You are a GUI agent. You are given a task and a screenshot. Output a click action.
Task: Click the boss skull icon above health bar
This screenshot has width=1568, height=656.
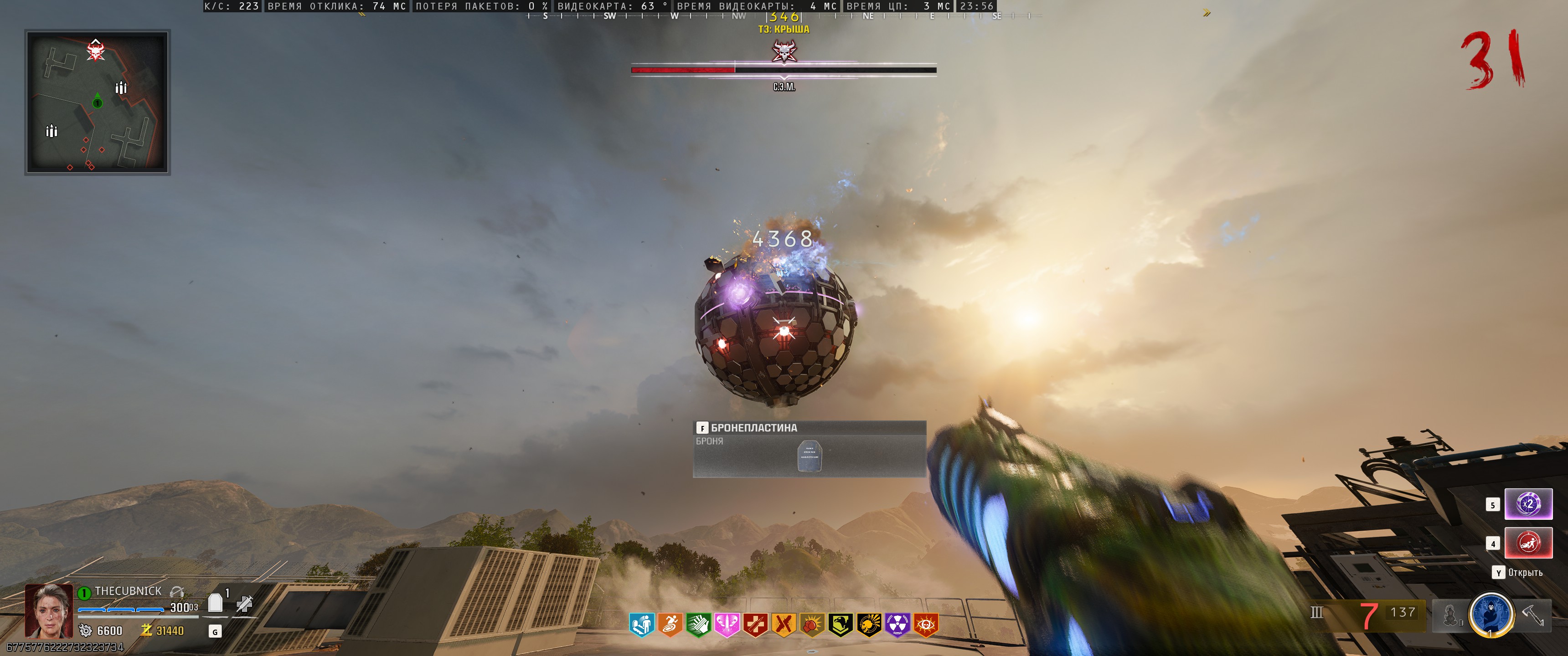[x=784, y=51]
